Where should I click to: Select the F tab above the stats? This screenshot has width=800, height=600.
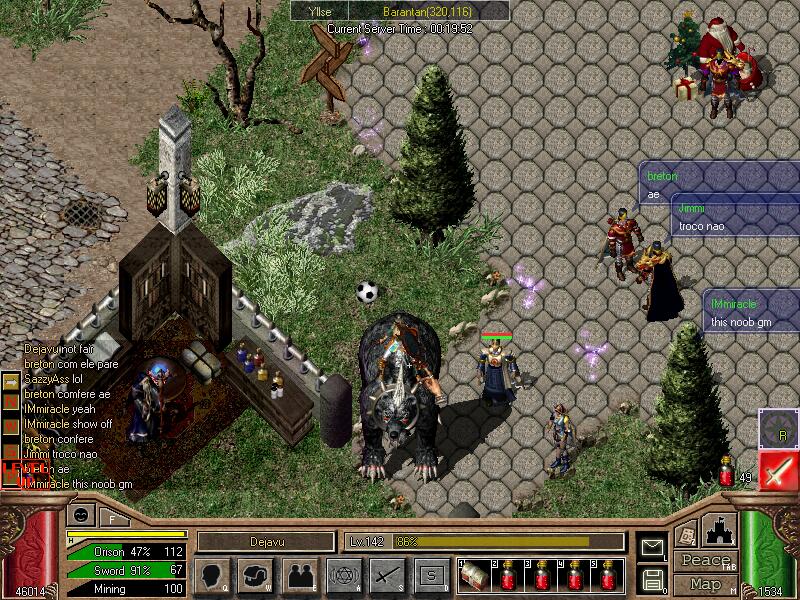click(113, 518)
